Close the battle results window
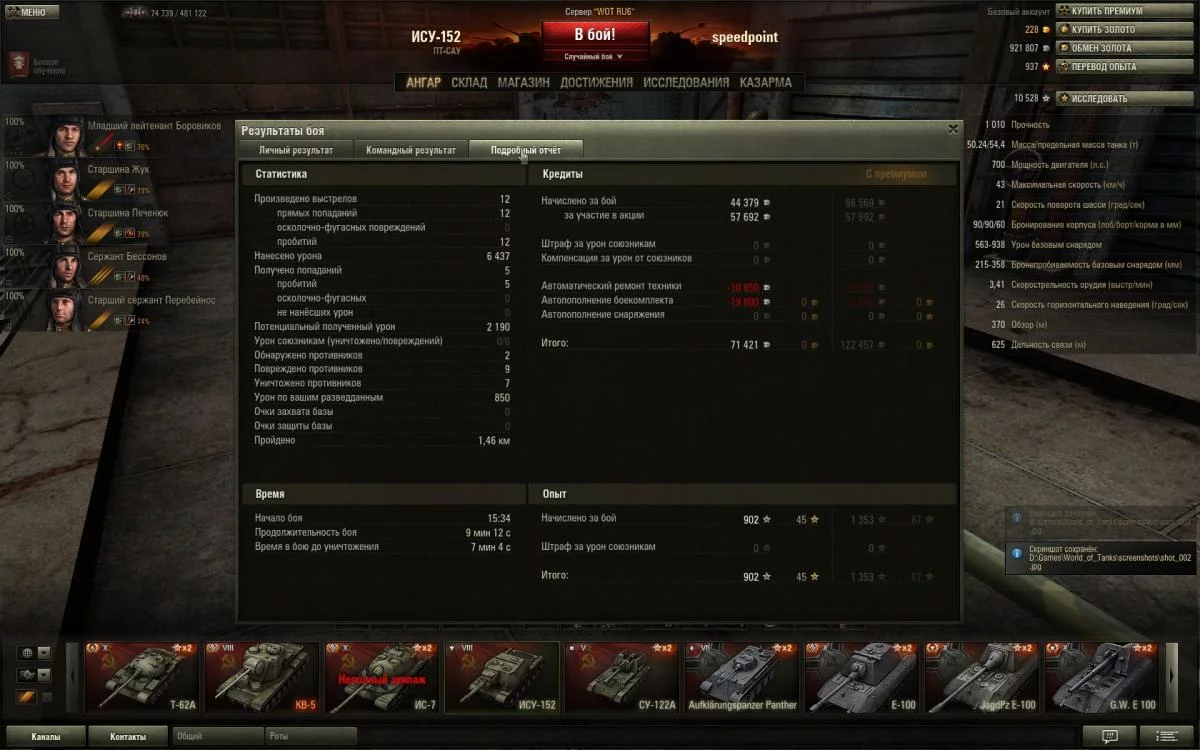1200x750 pixels. (952, 129)
